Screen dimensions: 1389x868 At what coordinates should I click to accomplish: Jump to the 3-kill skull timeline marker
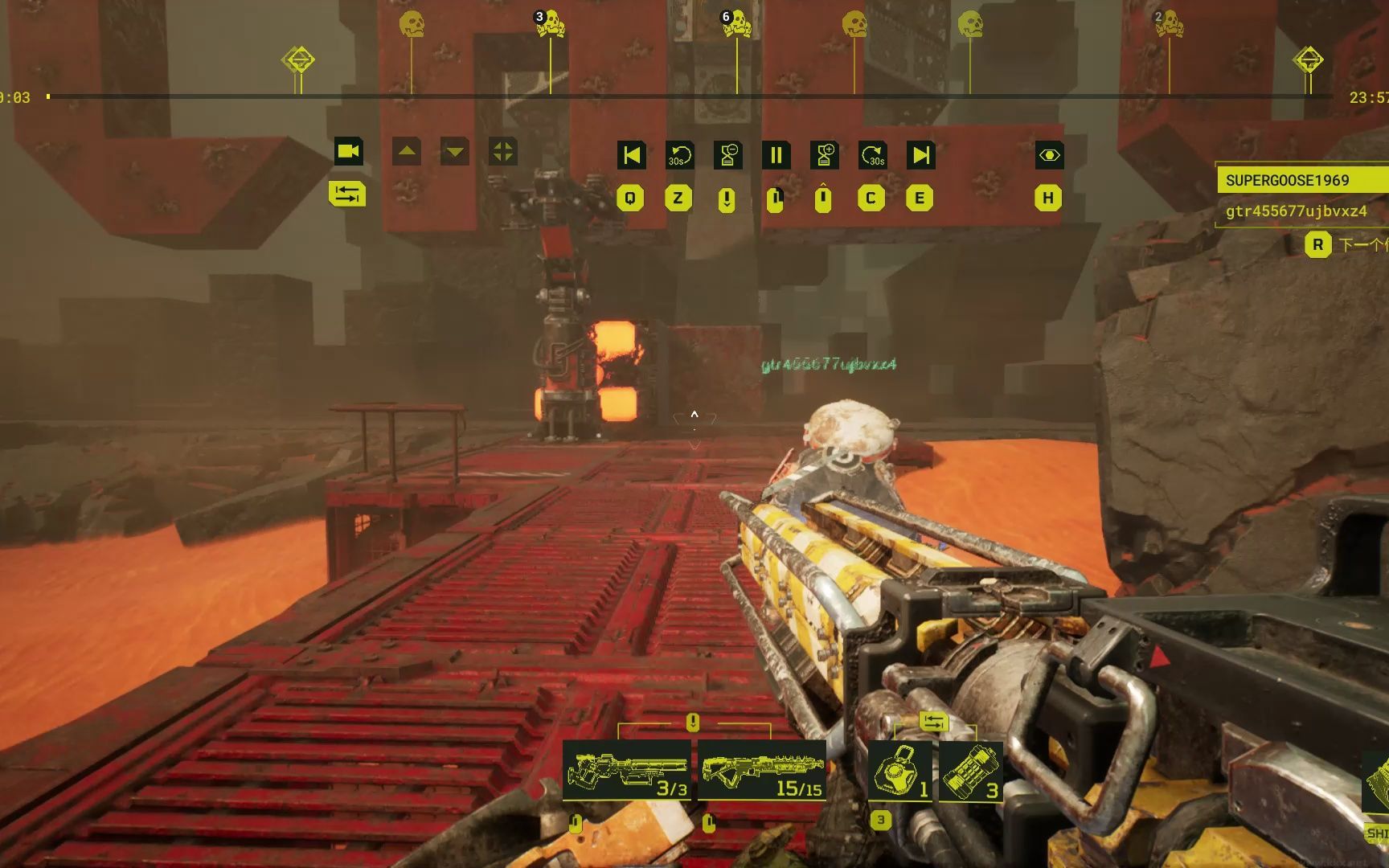[x=551, y=24]
